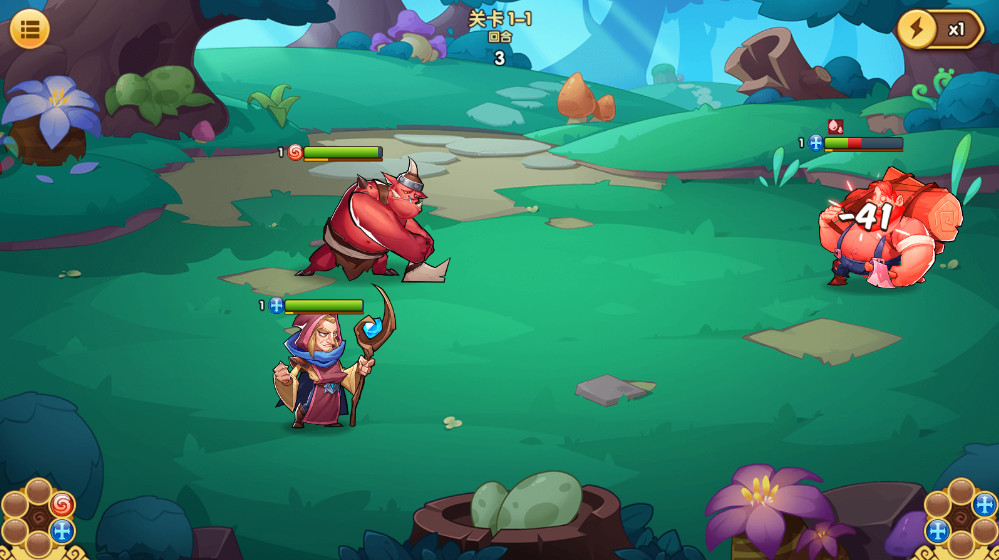The height and width of the screenshot is (560, 999).
Task: Open the orange list menu button
Action: click(x=30, y=29)
